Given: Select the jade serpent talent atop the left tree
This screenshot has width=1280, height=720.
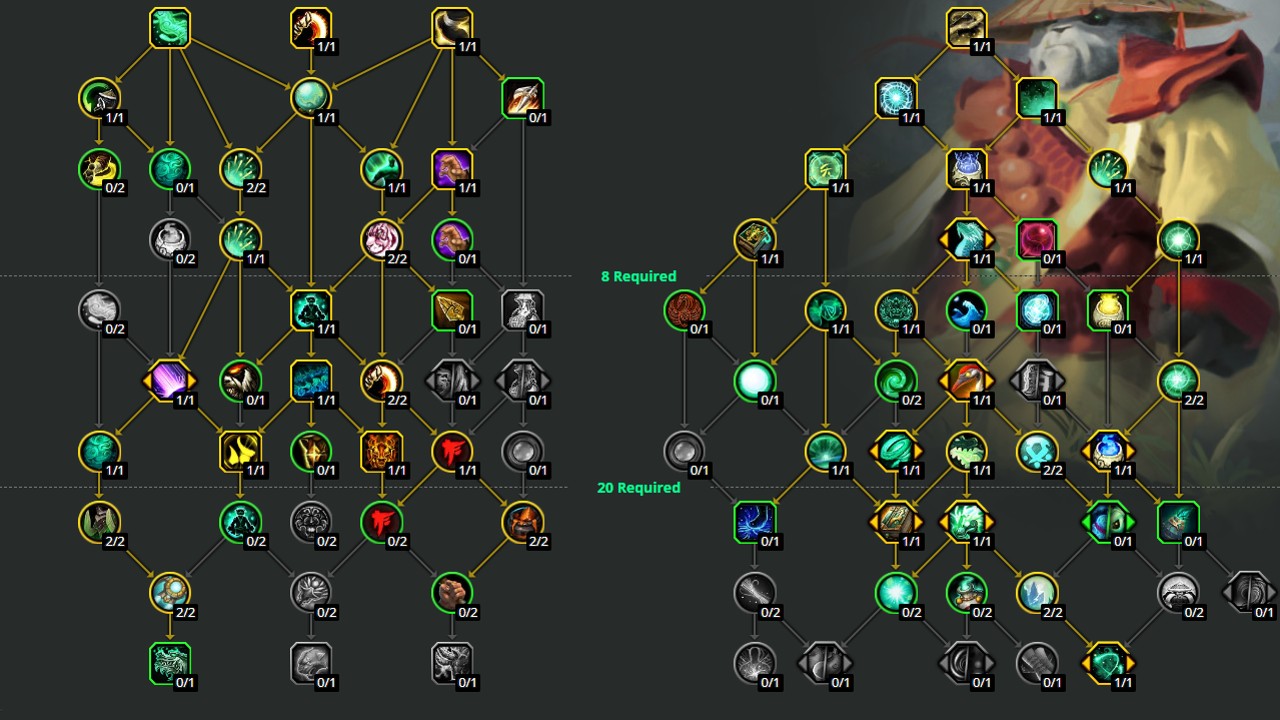Looking at the screenshot, I should coord(170,27).
